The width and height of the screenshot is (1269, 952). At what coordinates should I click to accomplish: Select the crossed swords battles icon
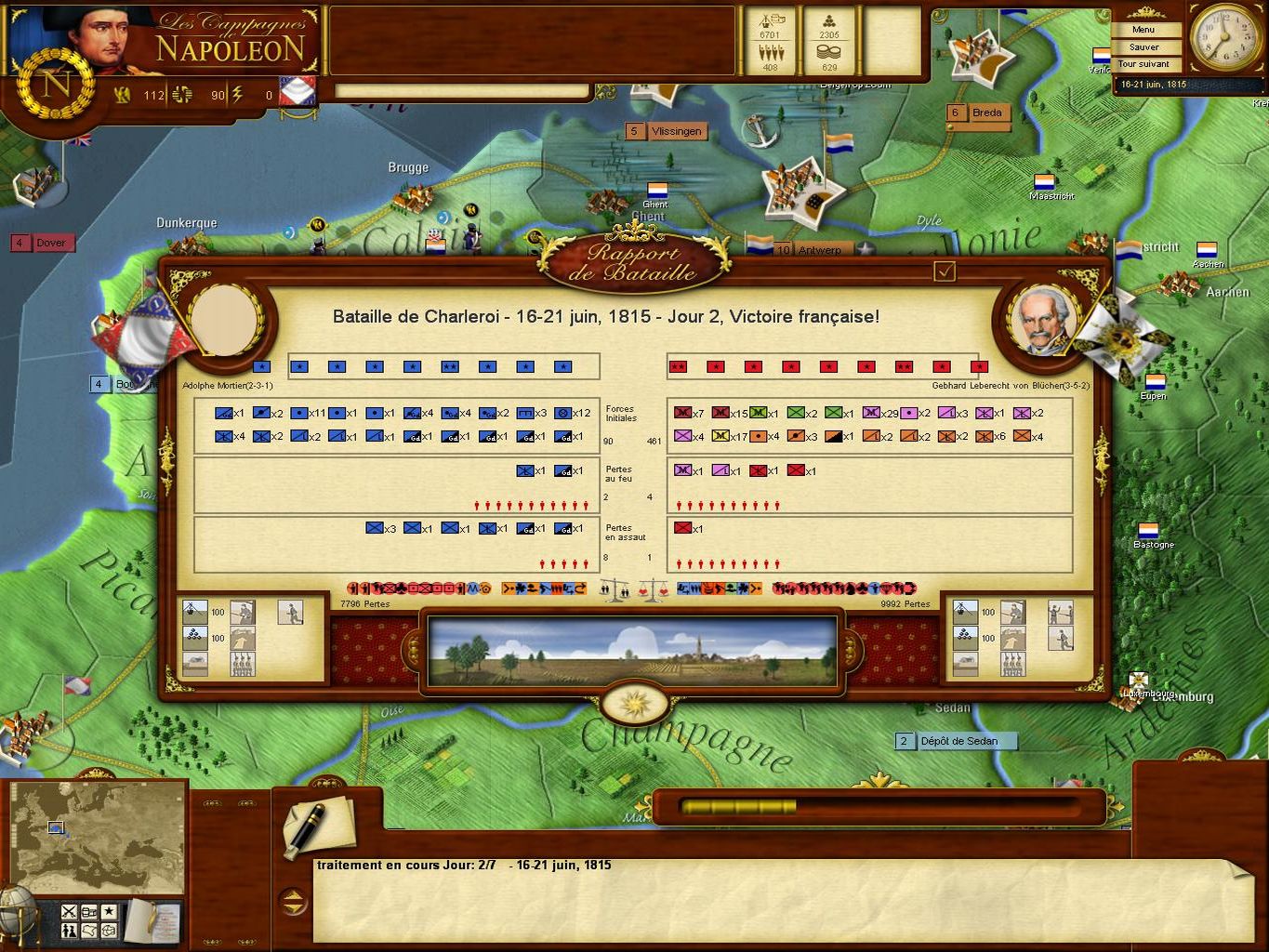pos(70,912)
